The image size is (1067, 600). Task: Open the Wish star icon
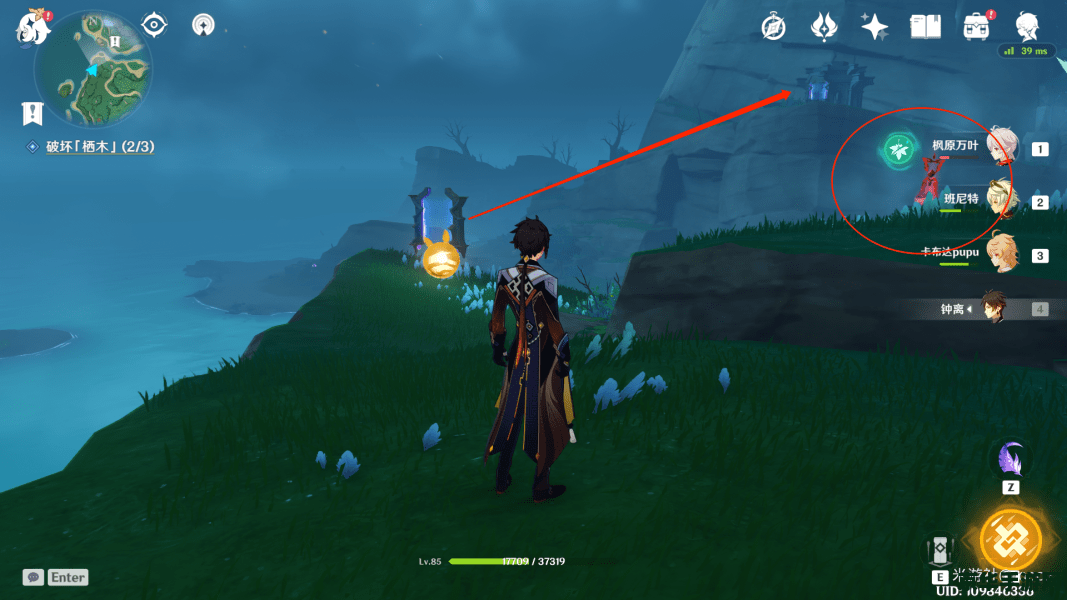click(x=874, y=27)
